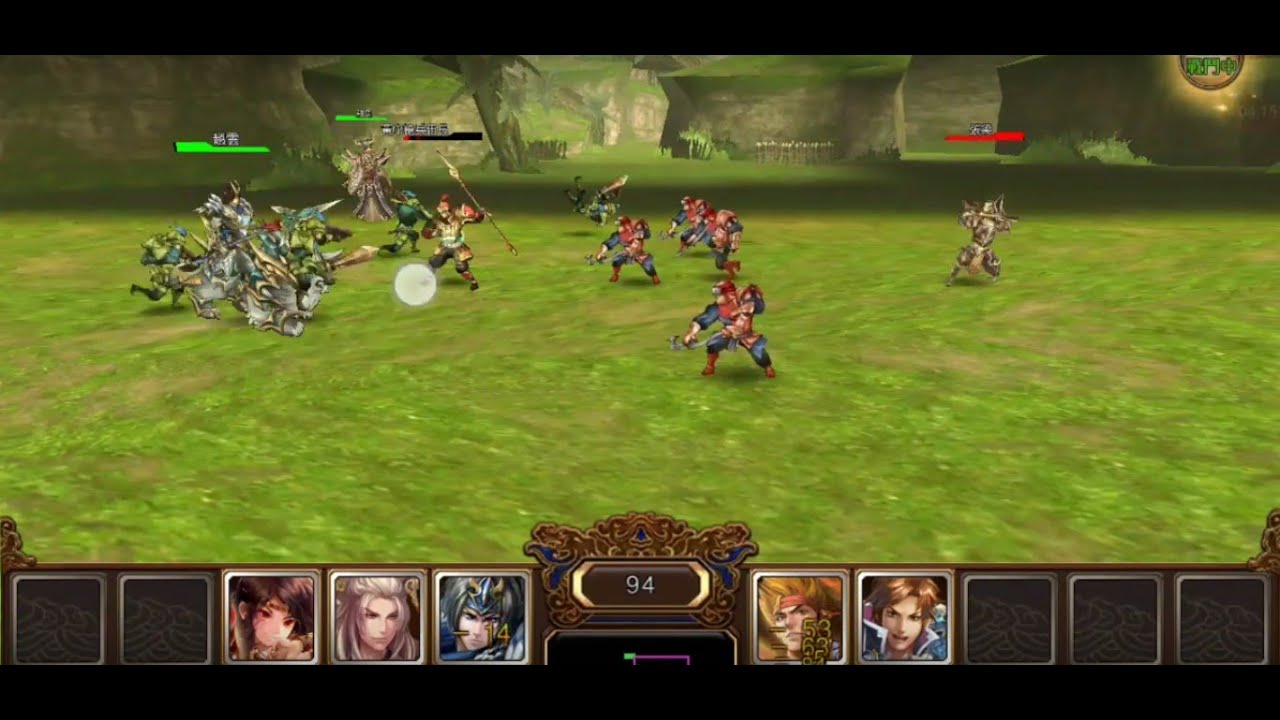Activate the blue-helmeted armored hero portrait
This screenshot has width=1280, height=720.
(483, 617)
